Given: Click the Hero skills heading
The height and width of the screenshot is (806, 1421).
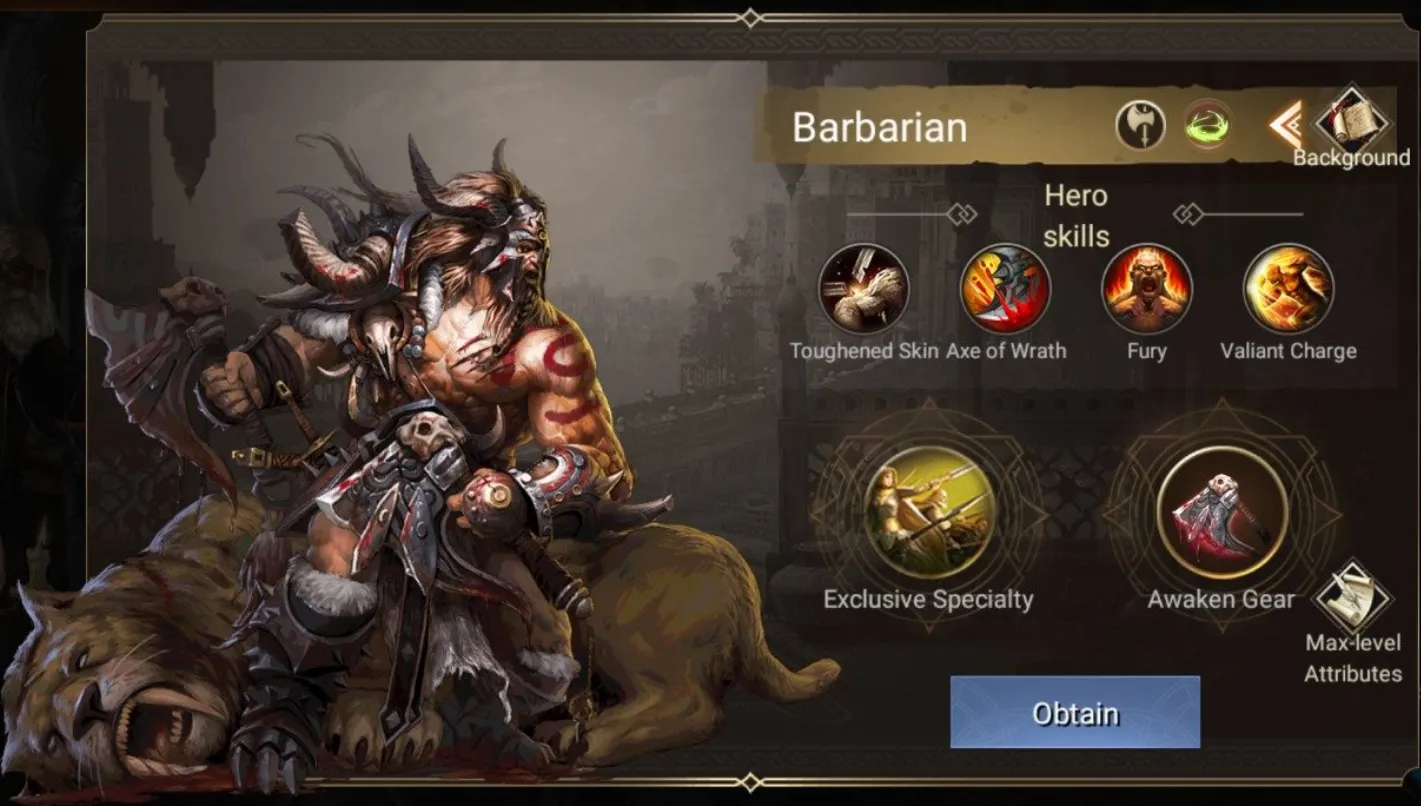Looking at the screenshot, I should point(1077,216).
